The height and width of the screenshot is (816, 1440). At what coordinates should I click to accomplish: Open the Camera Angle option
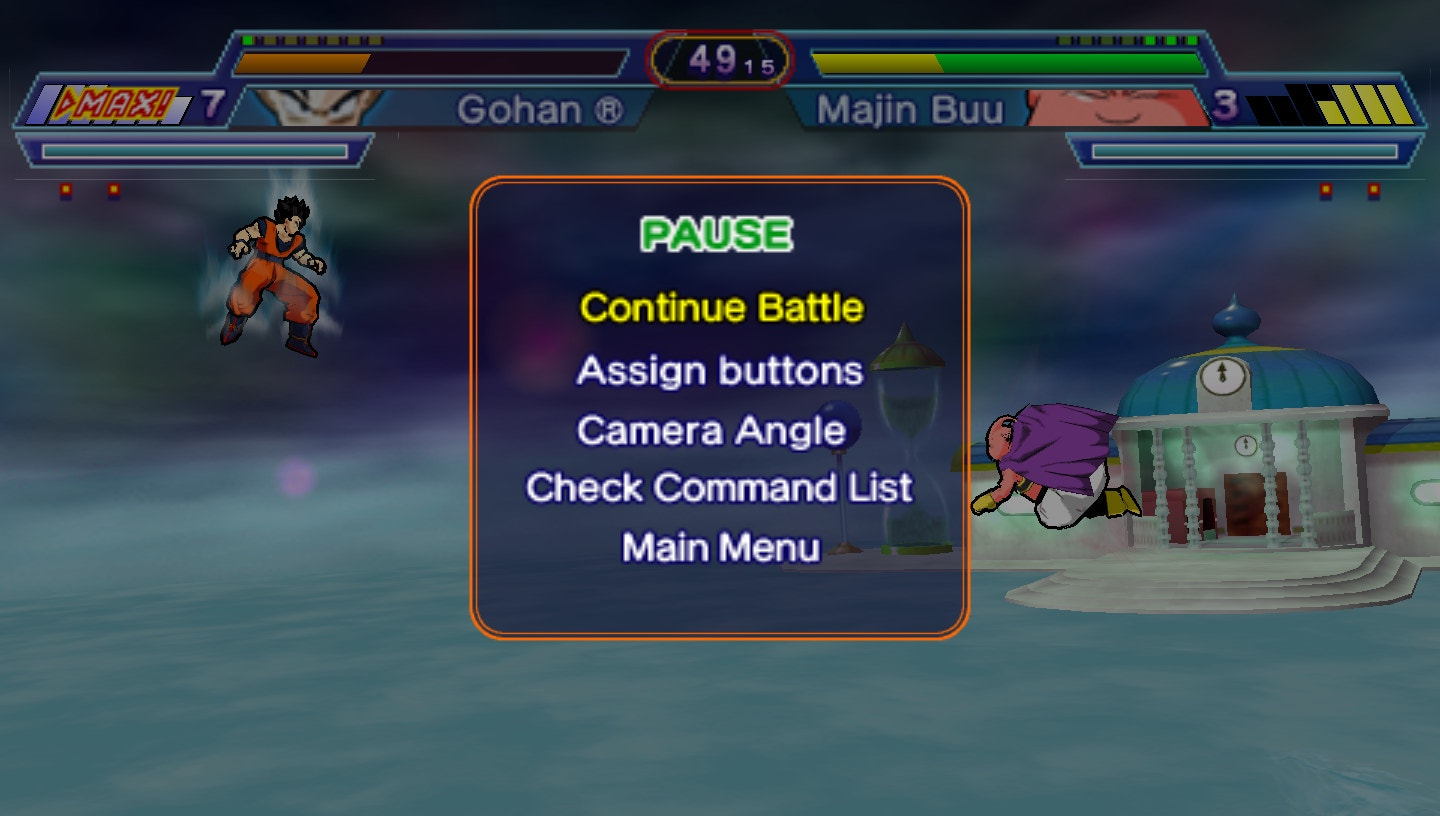[710, 430]
